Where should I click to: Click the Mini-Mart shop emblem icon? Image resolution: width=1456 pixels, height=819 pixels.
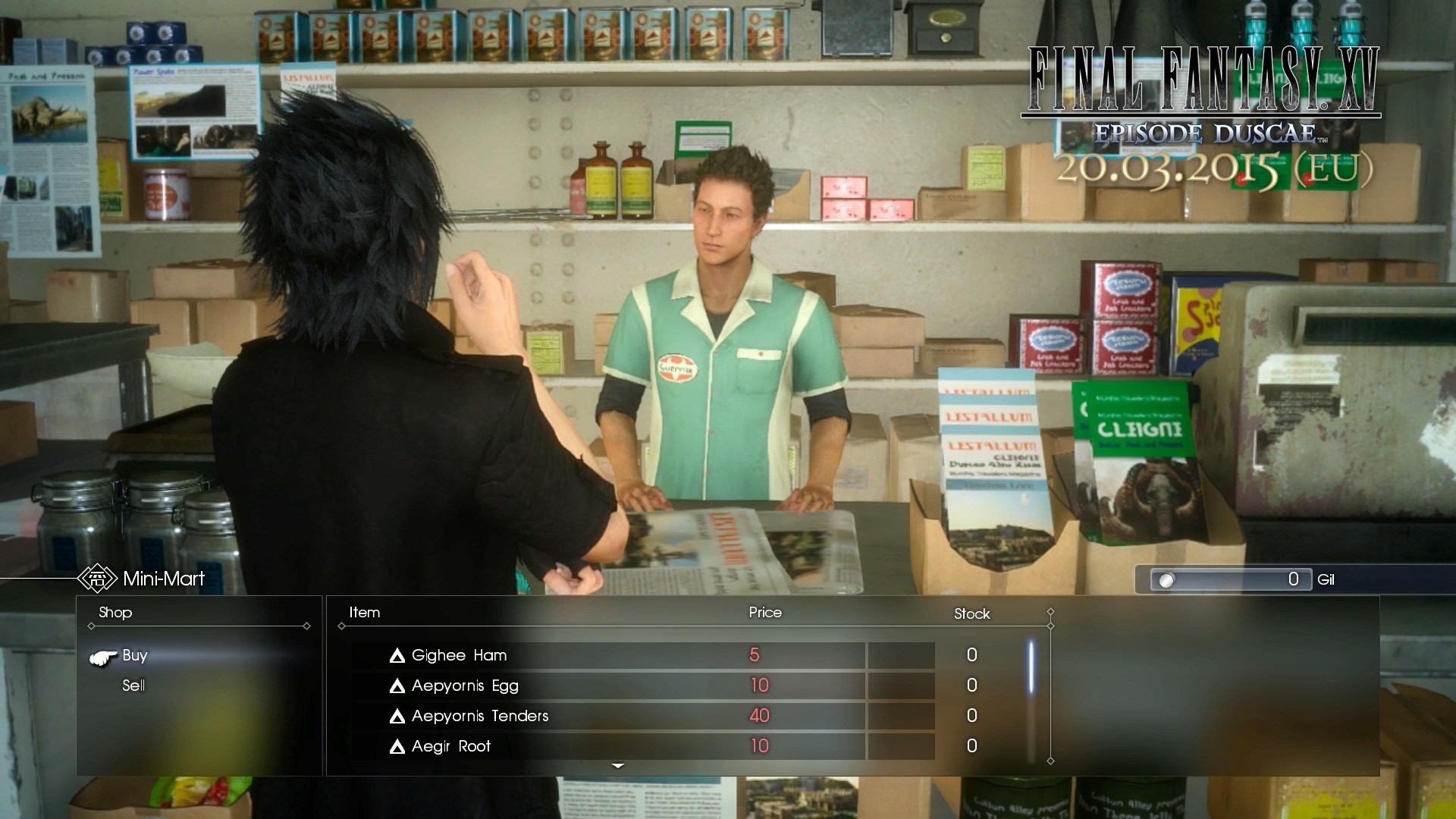[x=96, y=579]
